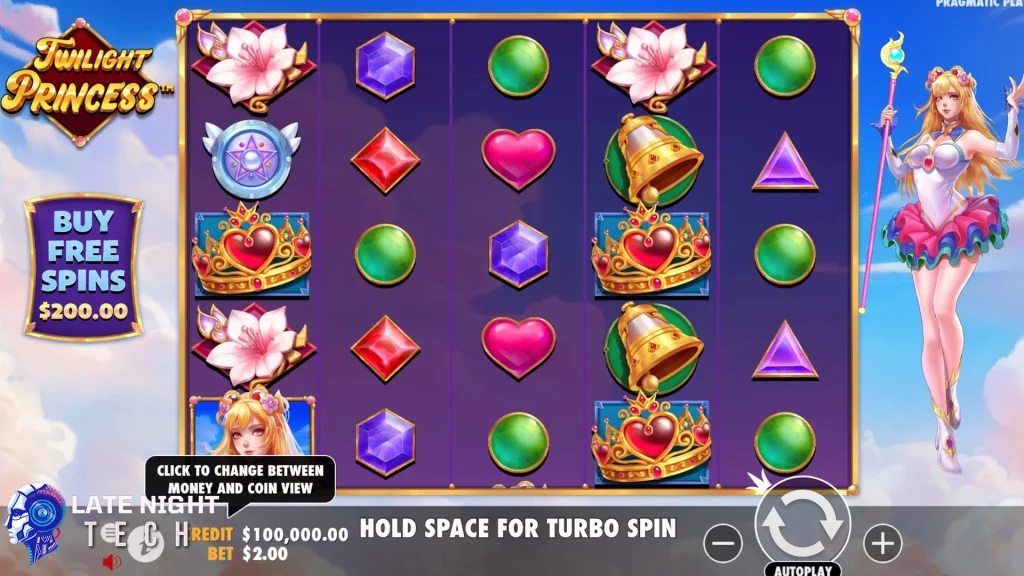
Task: Spin the reels with the circular arrows button
Action: click(x=802, y=524)
